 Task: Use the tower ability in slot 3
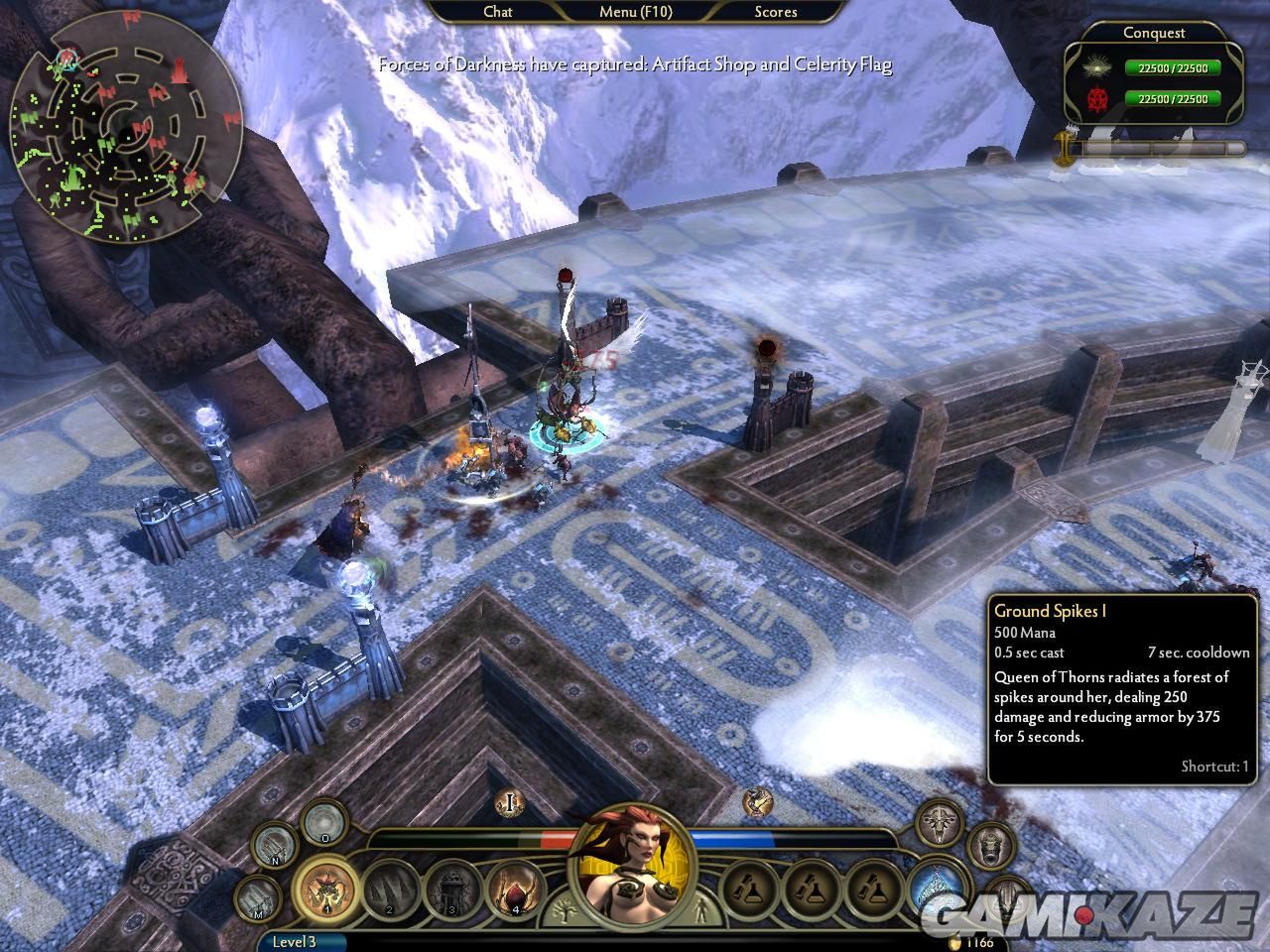coord(452,889)
